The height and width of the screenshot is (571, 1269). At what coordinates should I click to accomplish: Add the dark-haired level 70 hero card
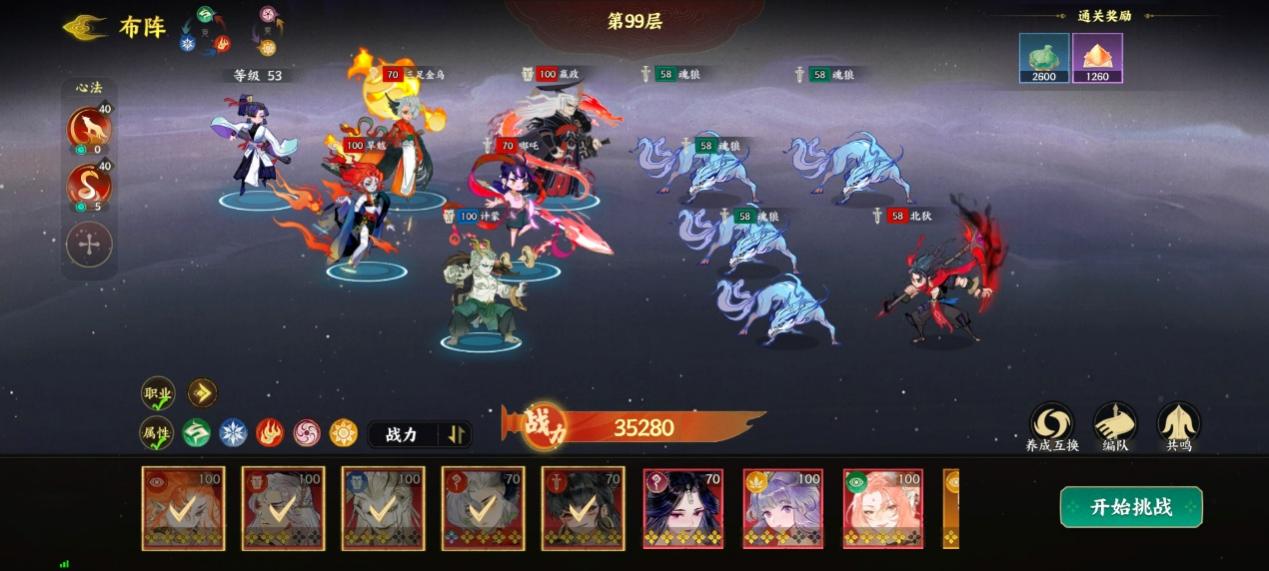tap(683, 508)
